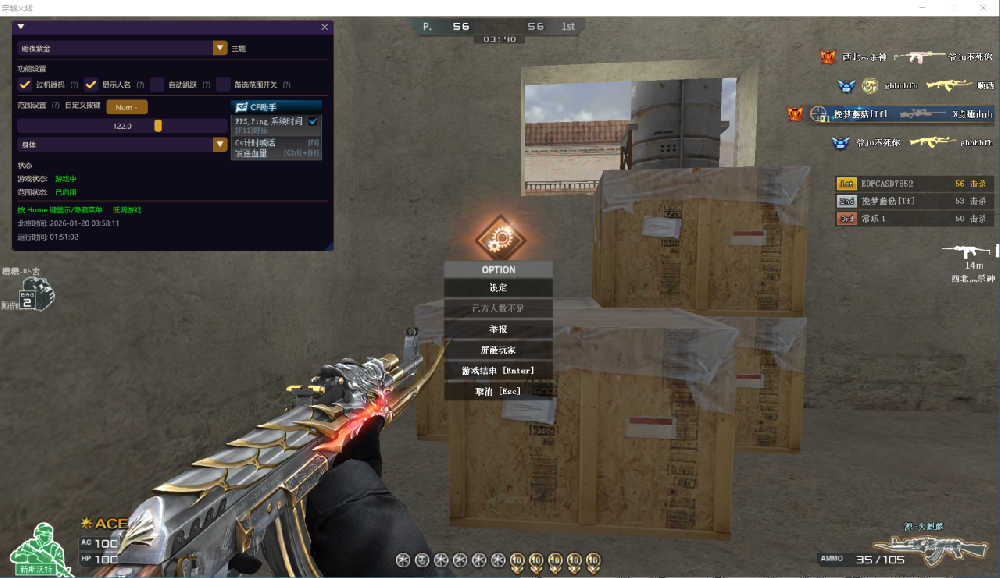Choose 举报 to report a player
The width and height of the screenshot is (1000, 578).
498,329
